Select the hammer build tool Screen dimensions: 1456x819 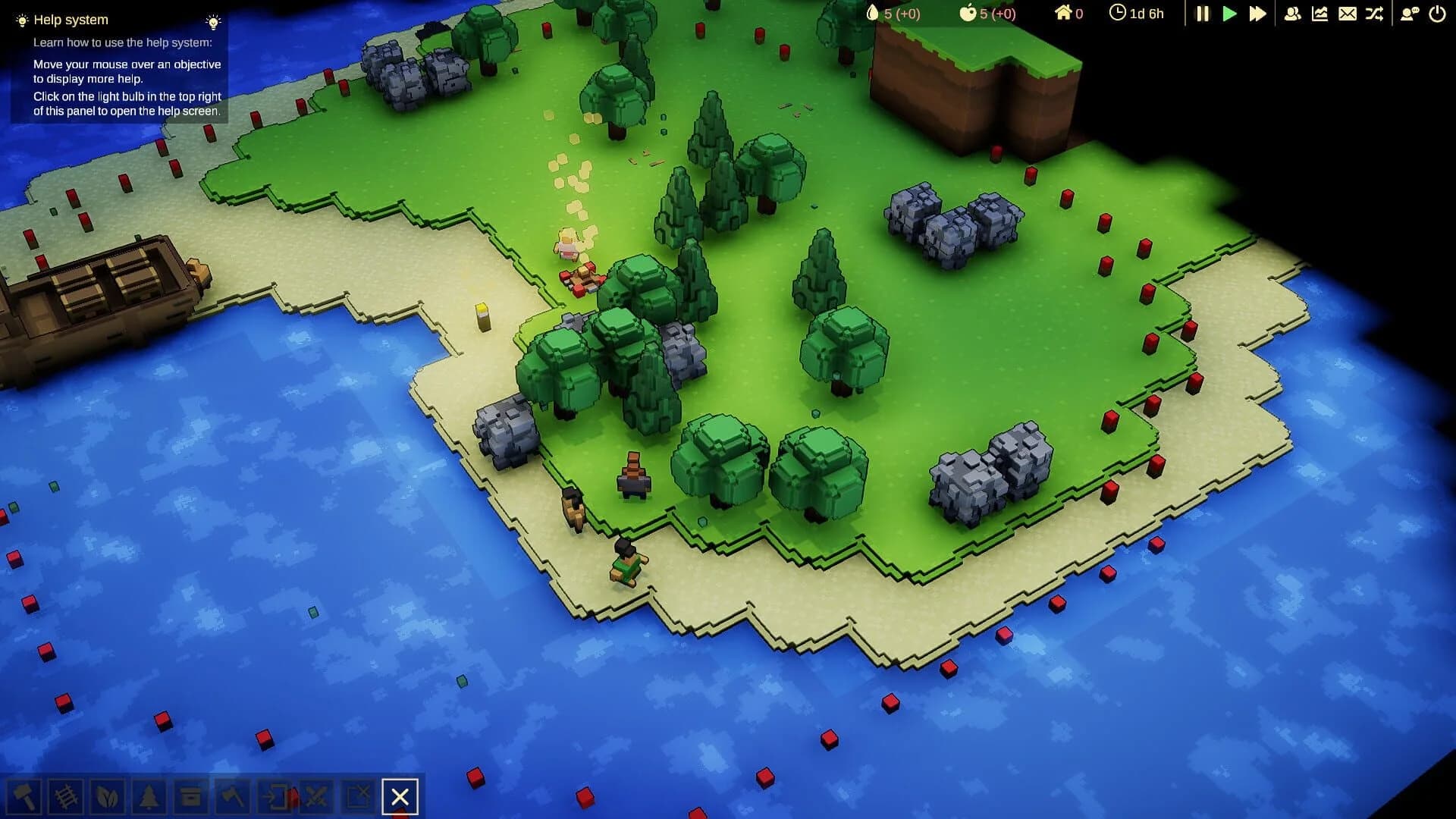[25, 797]
